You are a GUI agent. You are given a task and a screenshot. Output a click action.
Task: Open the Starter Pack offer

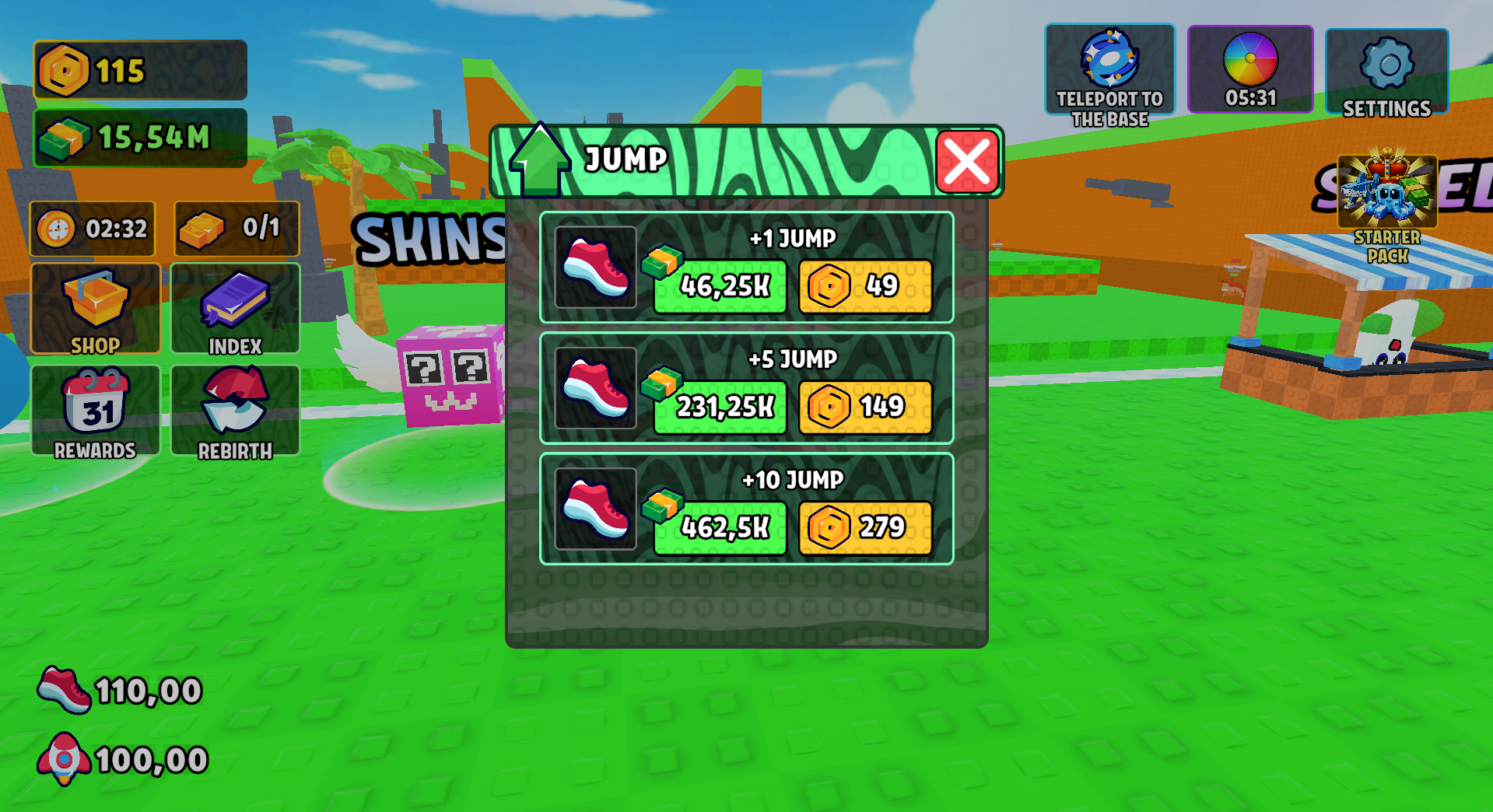tap(1386, 191)
